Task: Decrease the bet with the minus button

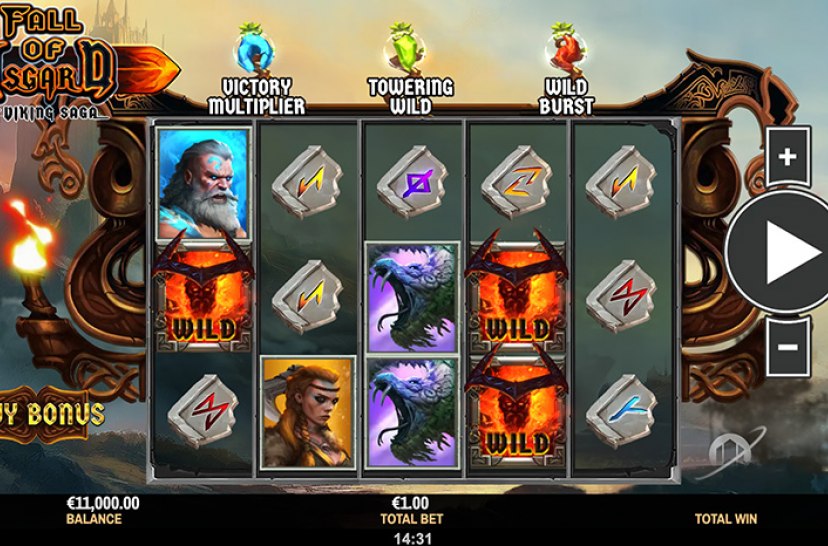Action: (787, 346)
